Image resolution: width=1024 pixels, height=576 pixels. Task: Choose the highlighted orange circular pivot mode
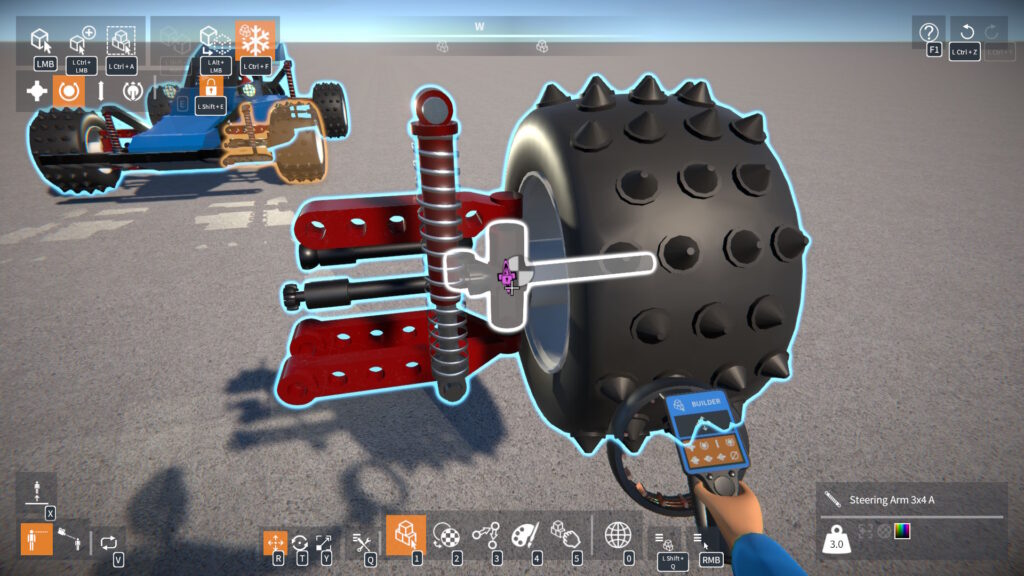pyautogui.click(x=69, y=91)
